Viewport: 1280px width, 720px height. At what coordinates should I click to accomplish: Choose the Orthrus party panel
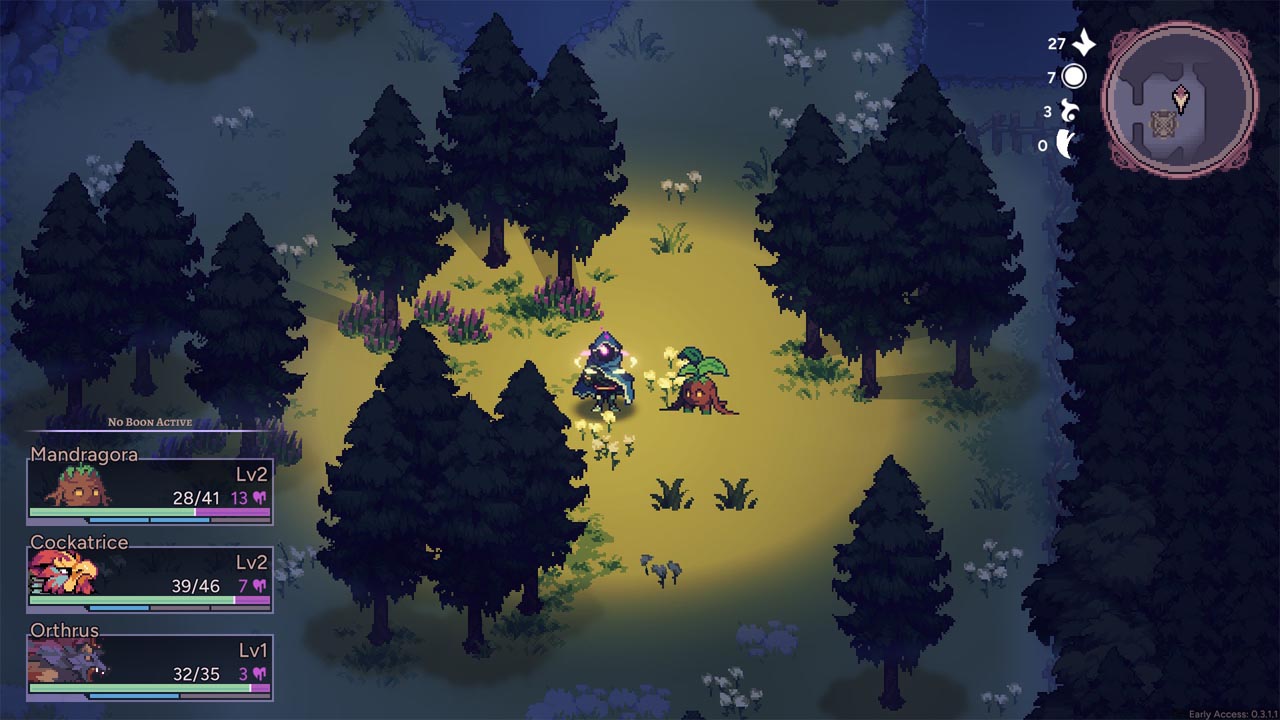click(150, 663)
